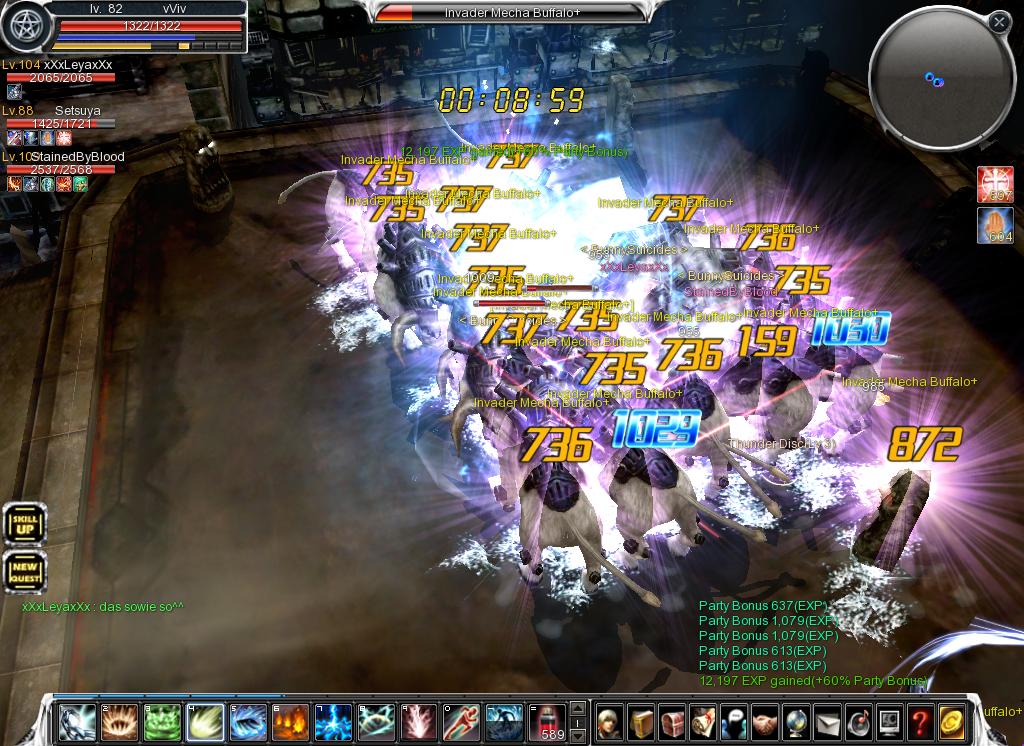Open help with the red question mark
The image size is (1024, 746).
point(921,720)
